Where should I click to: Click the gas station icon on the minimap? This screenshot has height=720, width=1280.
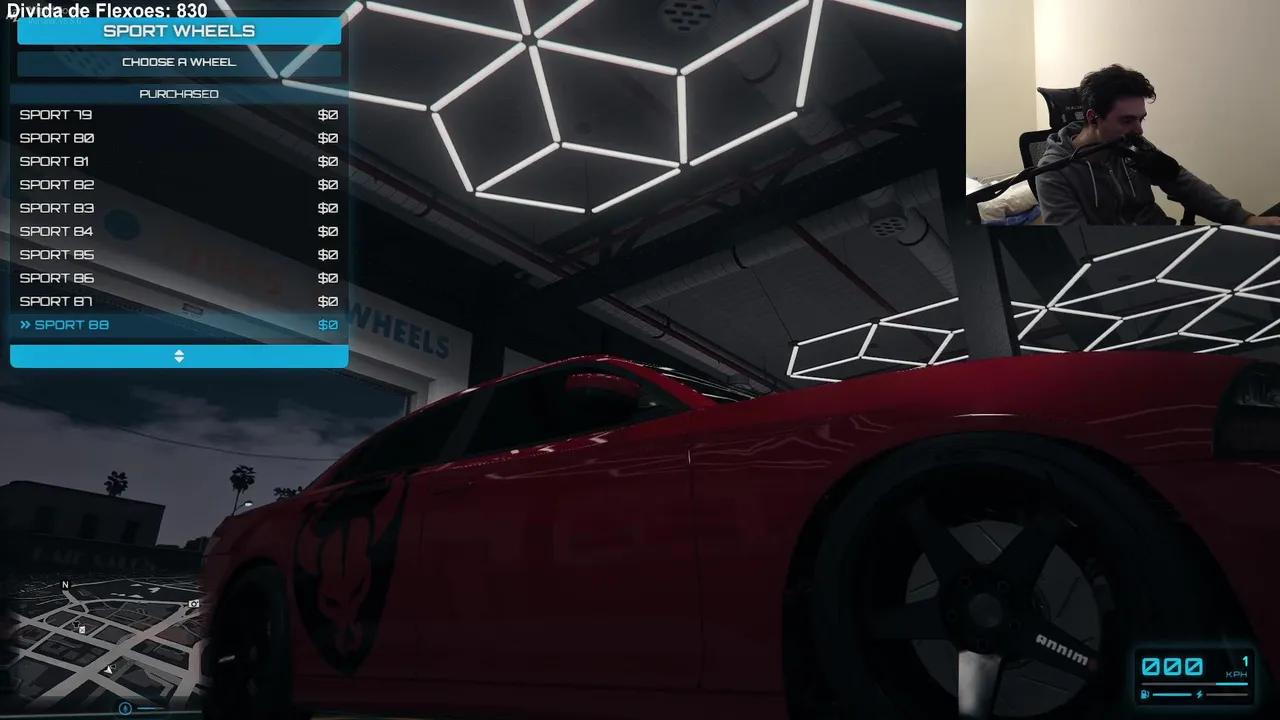(81, 630)
